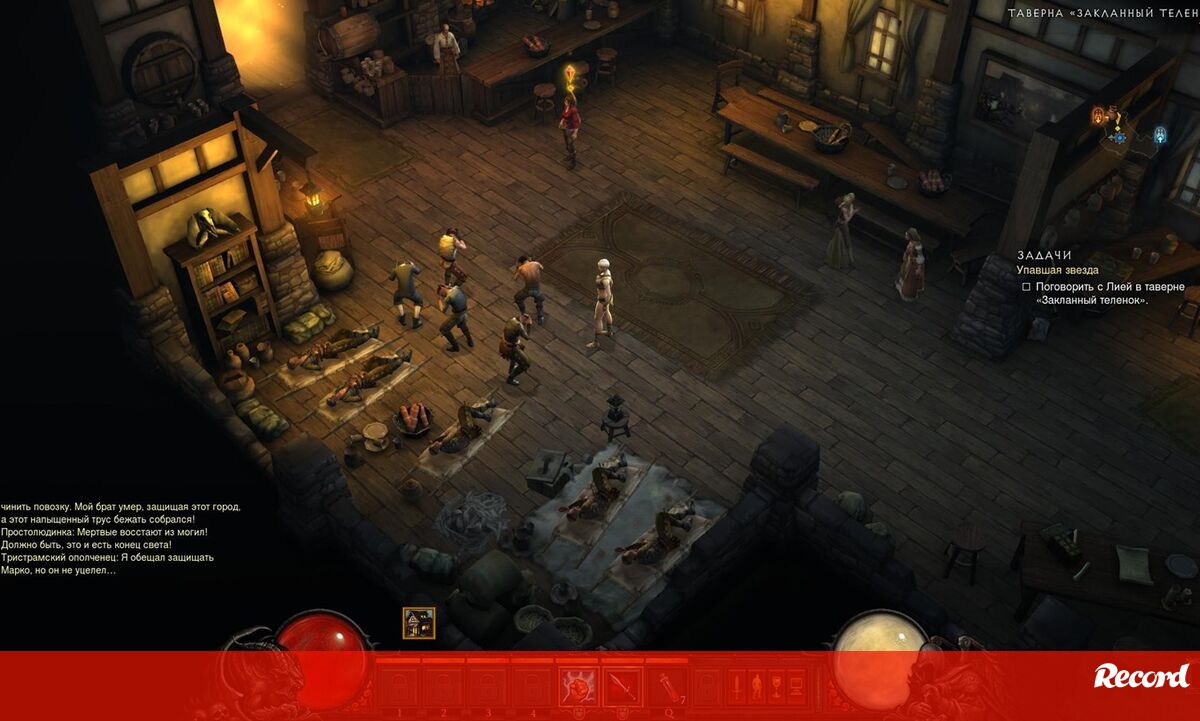Click the chat log text area
1200x721 pixels.
click(x=120, y=538)
